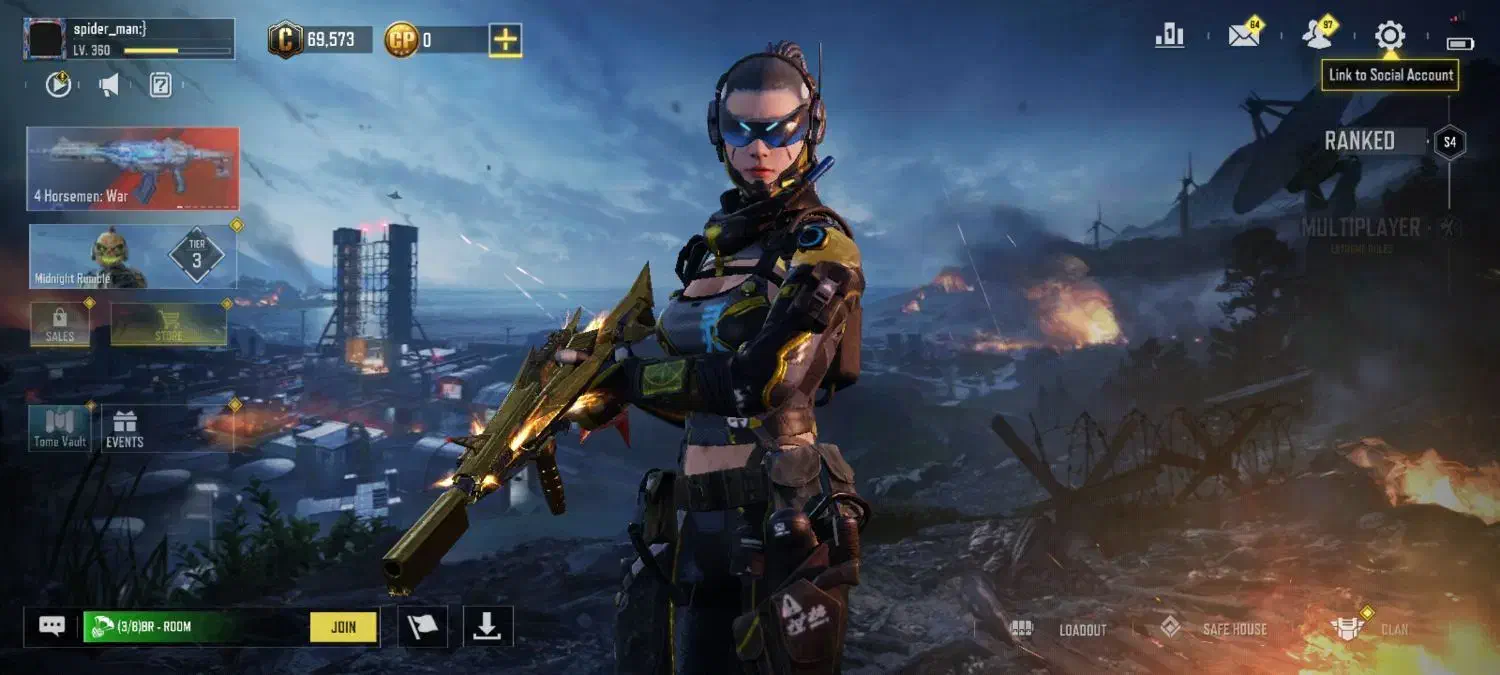Open the Store

(168, 324)
